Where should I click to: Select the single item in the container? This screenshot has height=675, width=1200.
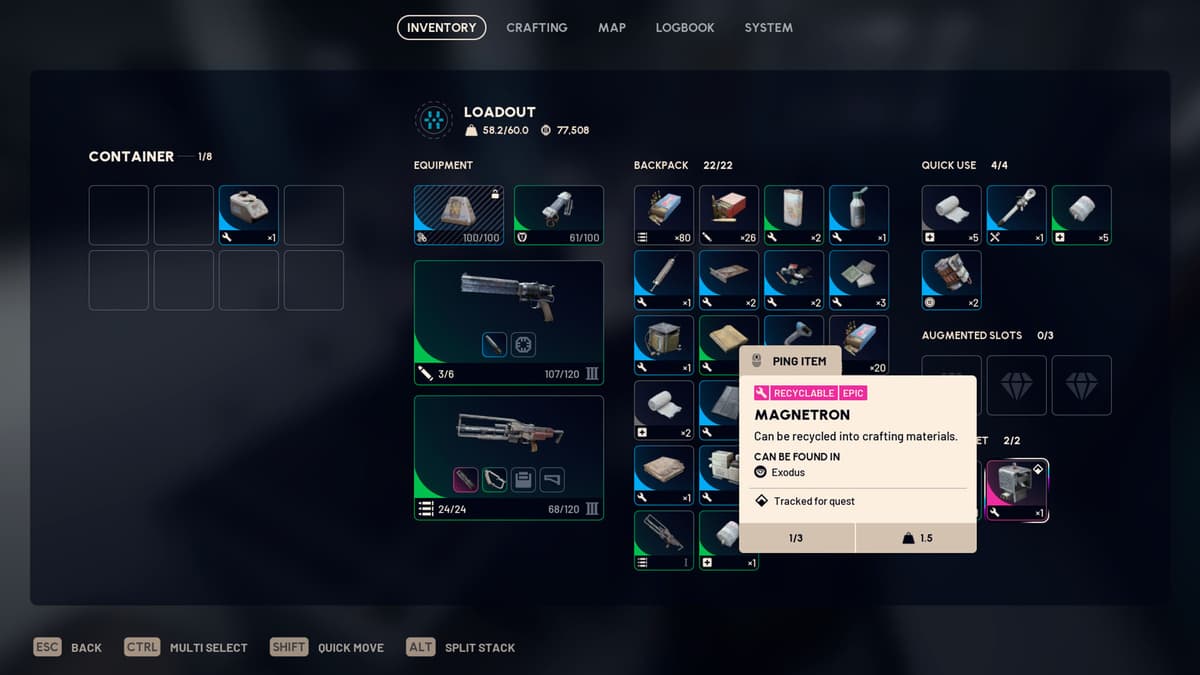(249, 214)
